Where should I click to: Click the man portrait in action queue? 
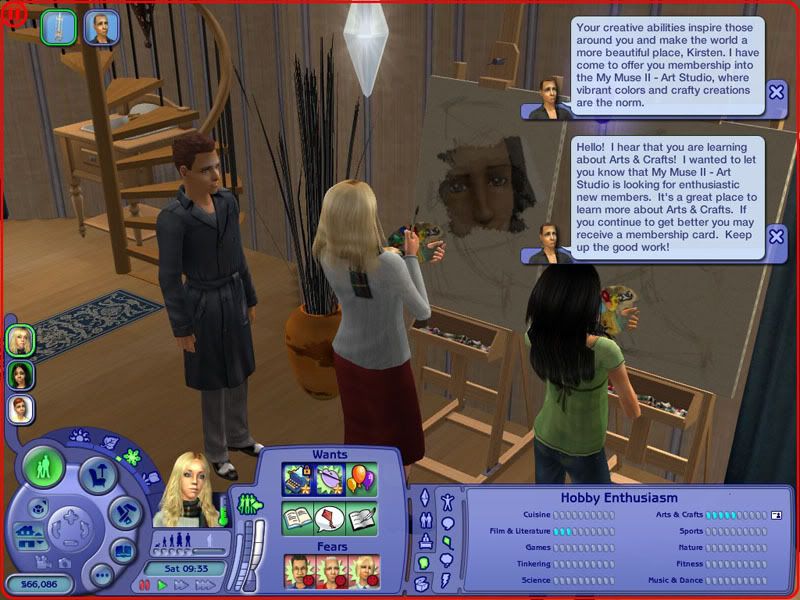[x=101, y=26]
